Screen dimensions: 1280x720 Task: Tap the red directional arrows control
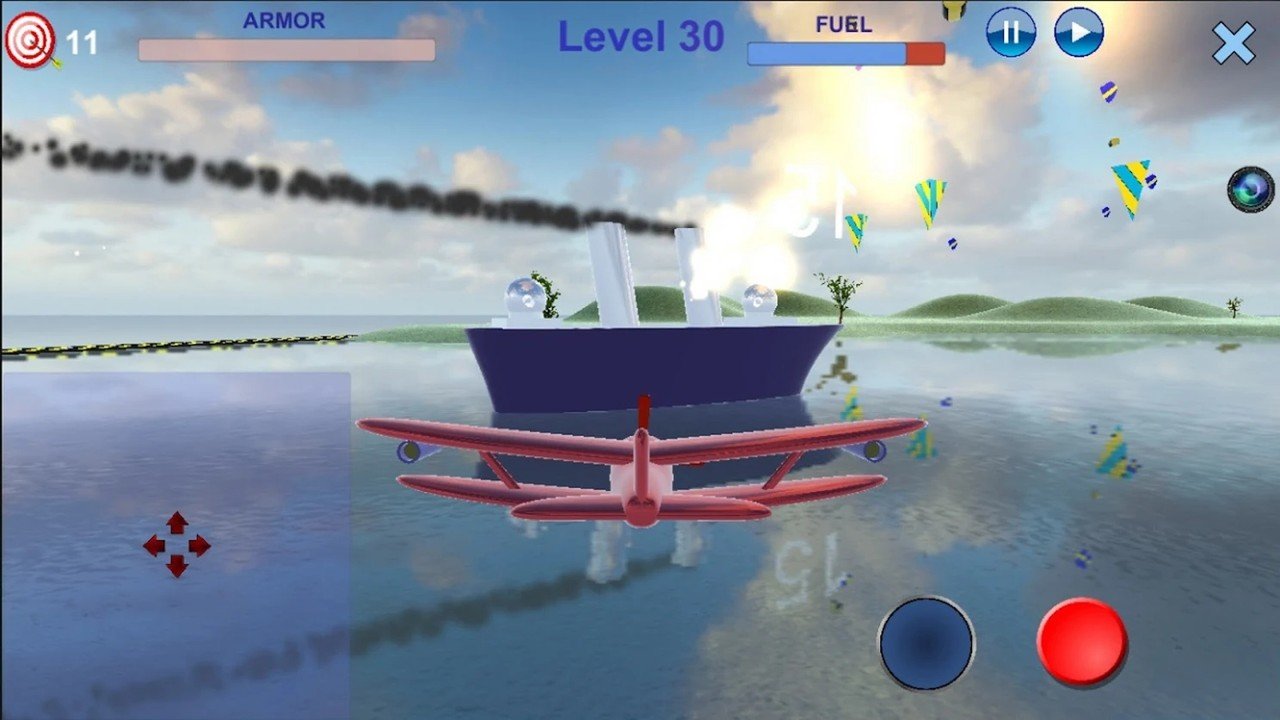[x=177, y=545]
